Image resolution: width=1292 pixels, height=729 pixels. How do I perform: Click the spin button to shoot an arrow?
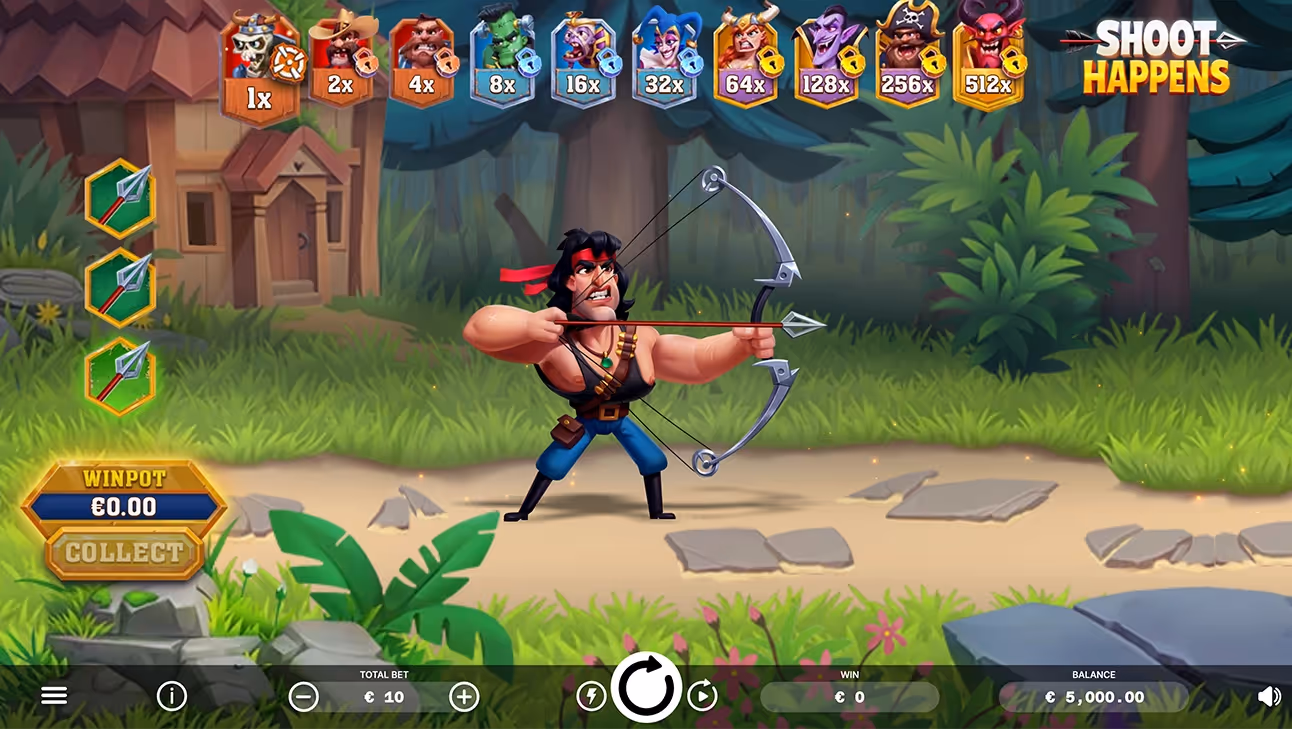[x=646, y=688]
